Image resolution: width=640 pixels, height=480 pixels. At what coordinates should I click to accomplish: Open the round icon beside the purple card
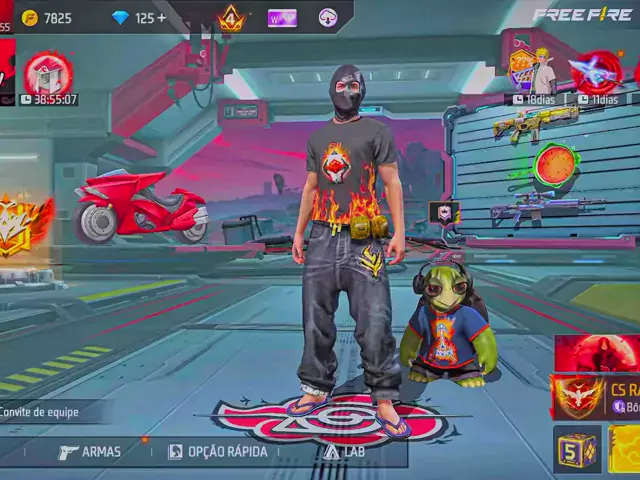click(328, 18)
